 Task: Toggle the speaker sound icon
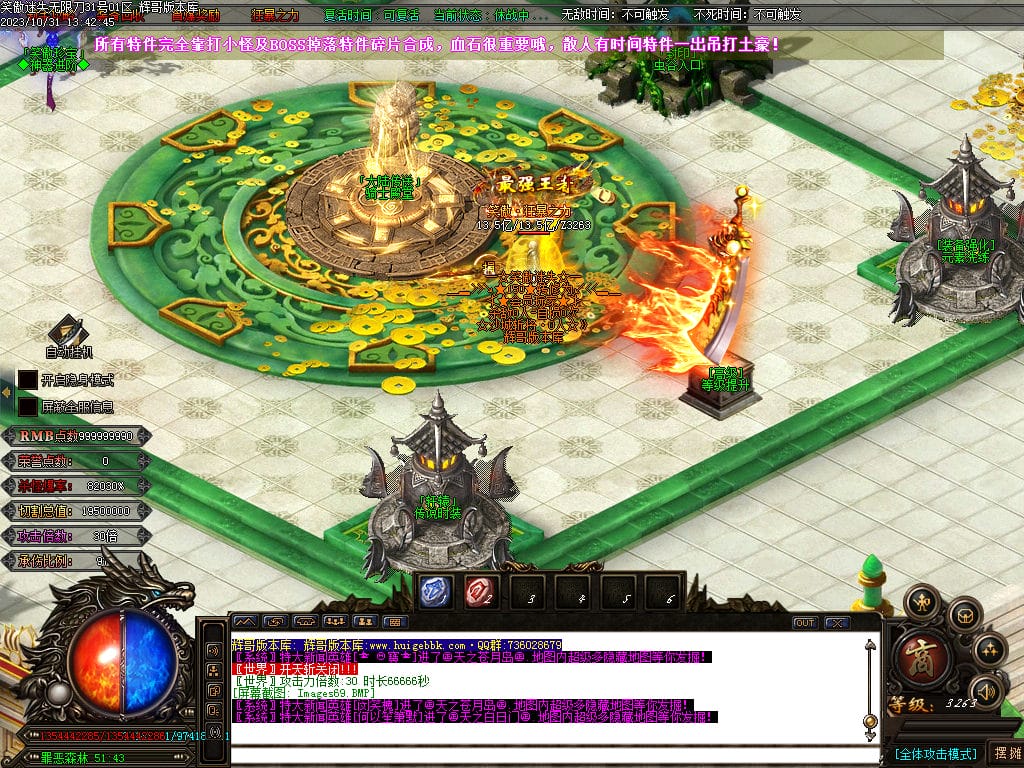coord(986,689)
